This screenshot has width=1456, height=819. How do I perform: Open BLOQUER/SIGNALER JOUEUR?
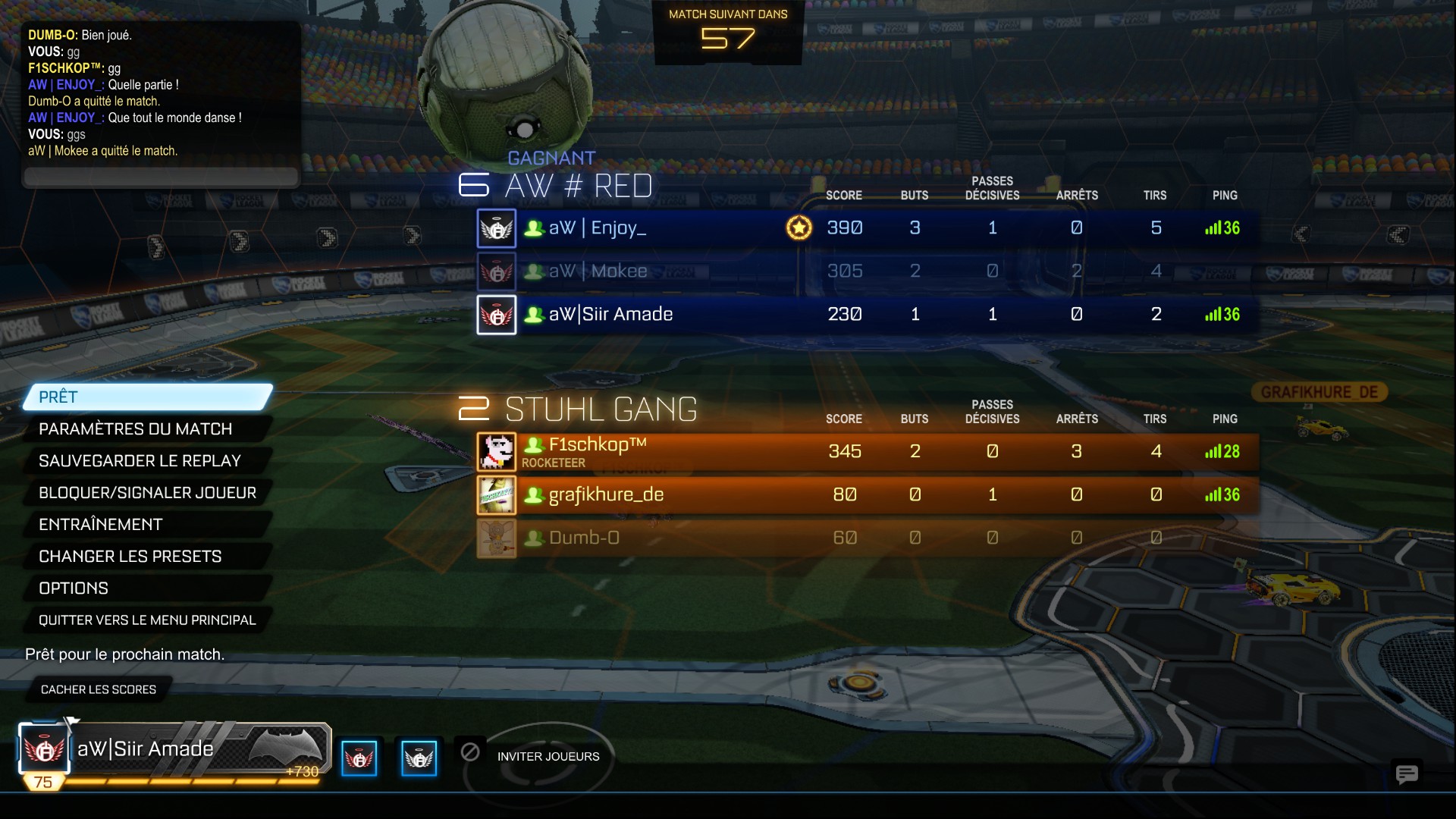pyautogui.click(x=148, y=493)
